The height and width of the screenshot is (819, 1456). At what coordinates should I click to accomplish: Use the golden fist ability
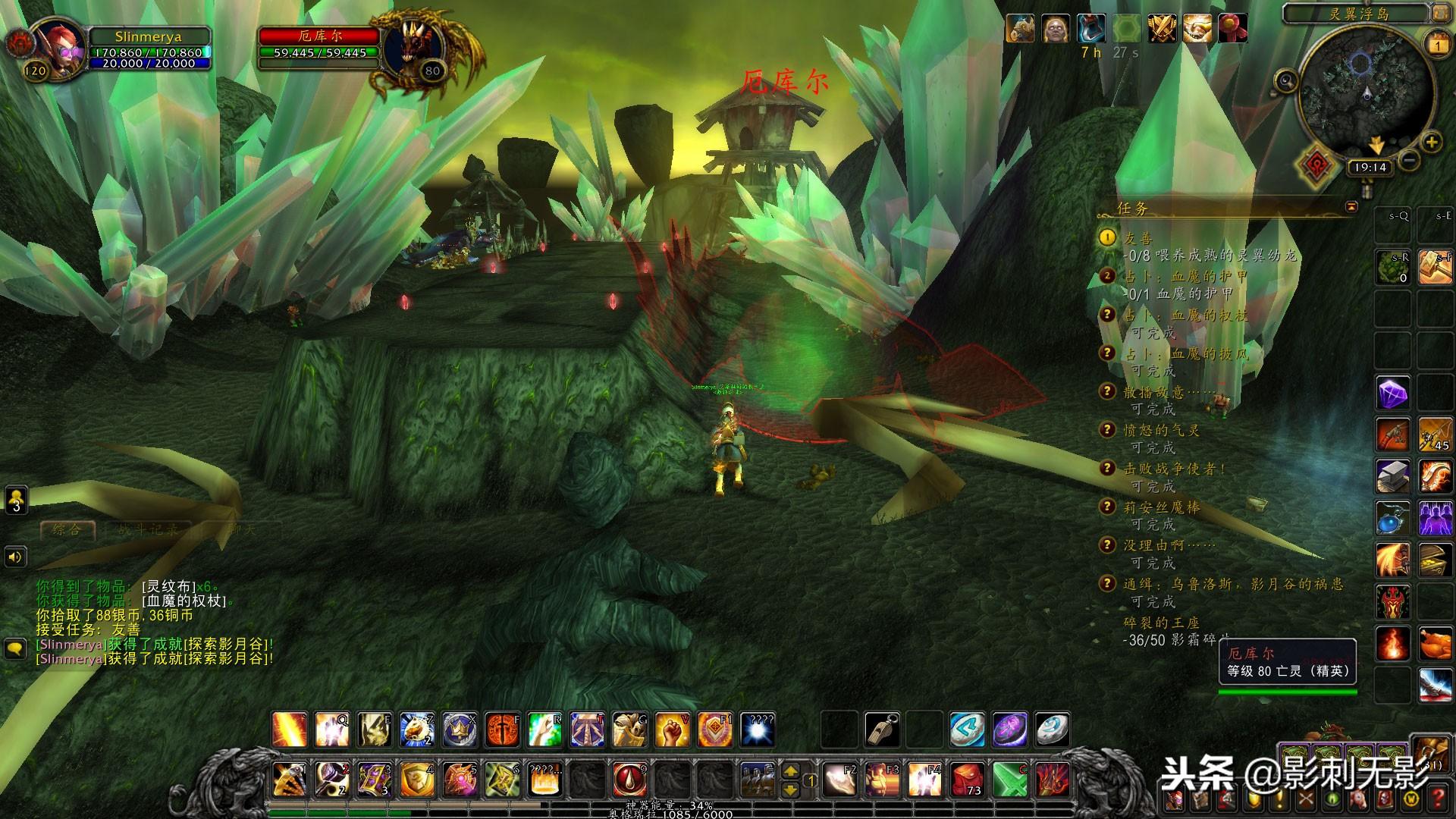672,729
